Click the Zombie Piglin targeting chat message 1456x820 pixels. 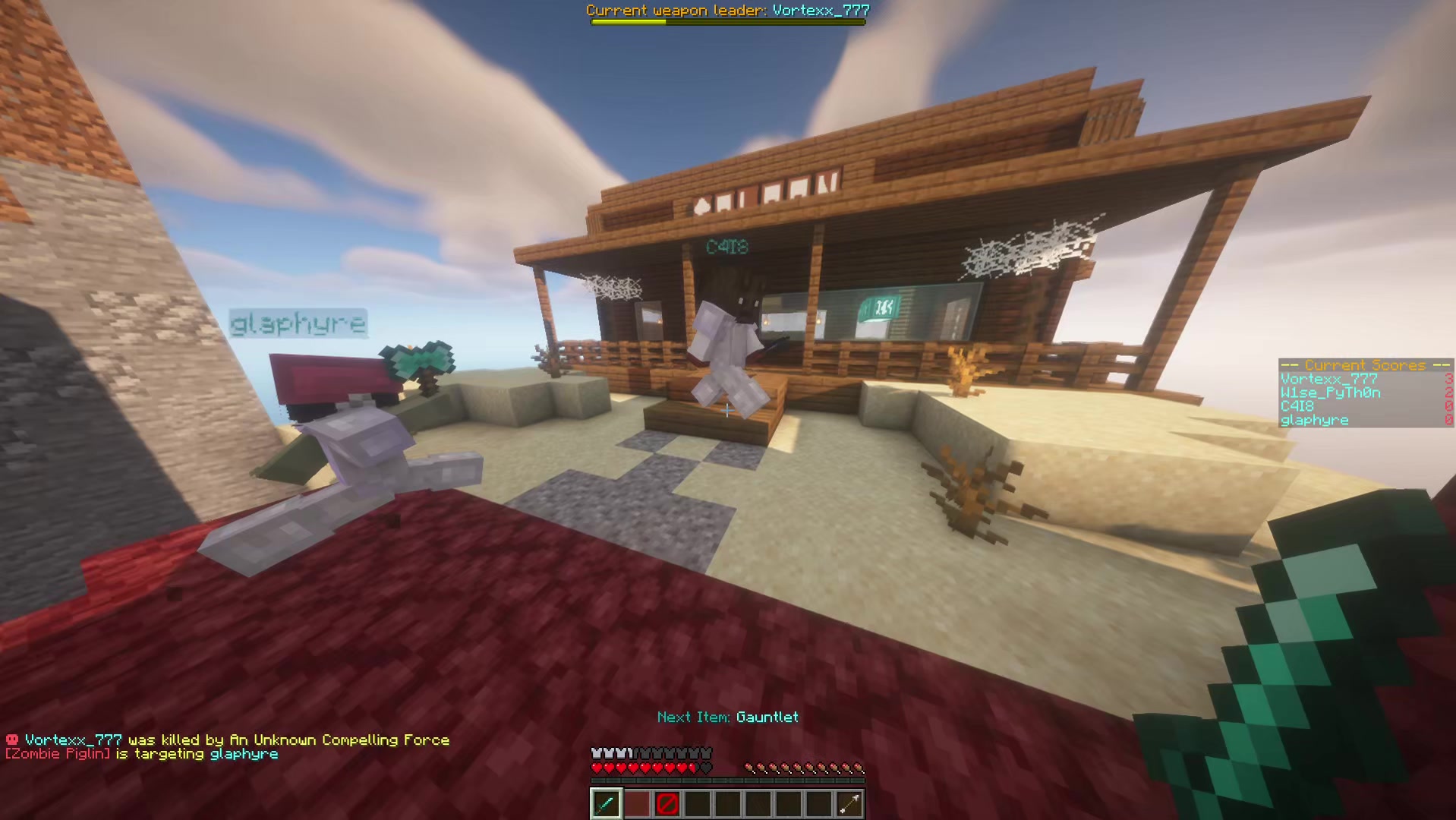click(x=140, y=754)
